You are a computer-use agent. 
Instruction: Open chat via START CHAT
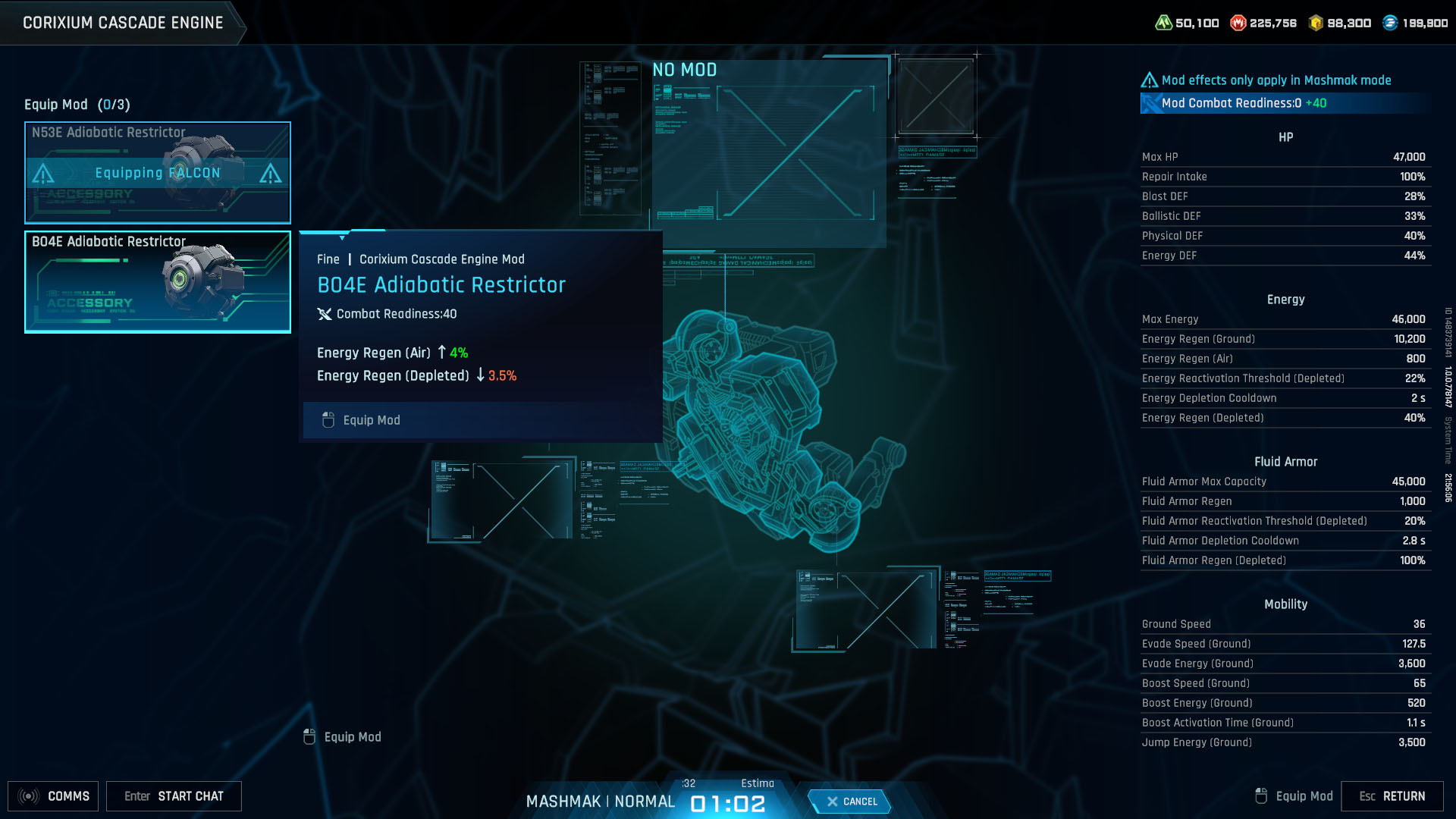coord(174,796)
